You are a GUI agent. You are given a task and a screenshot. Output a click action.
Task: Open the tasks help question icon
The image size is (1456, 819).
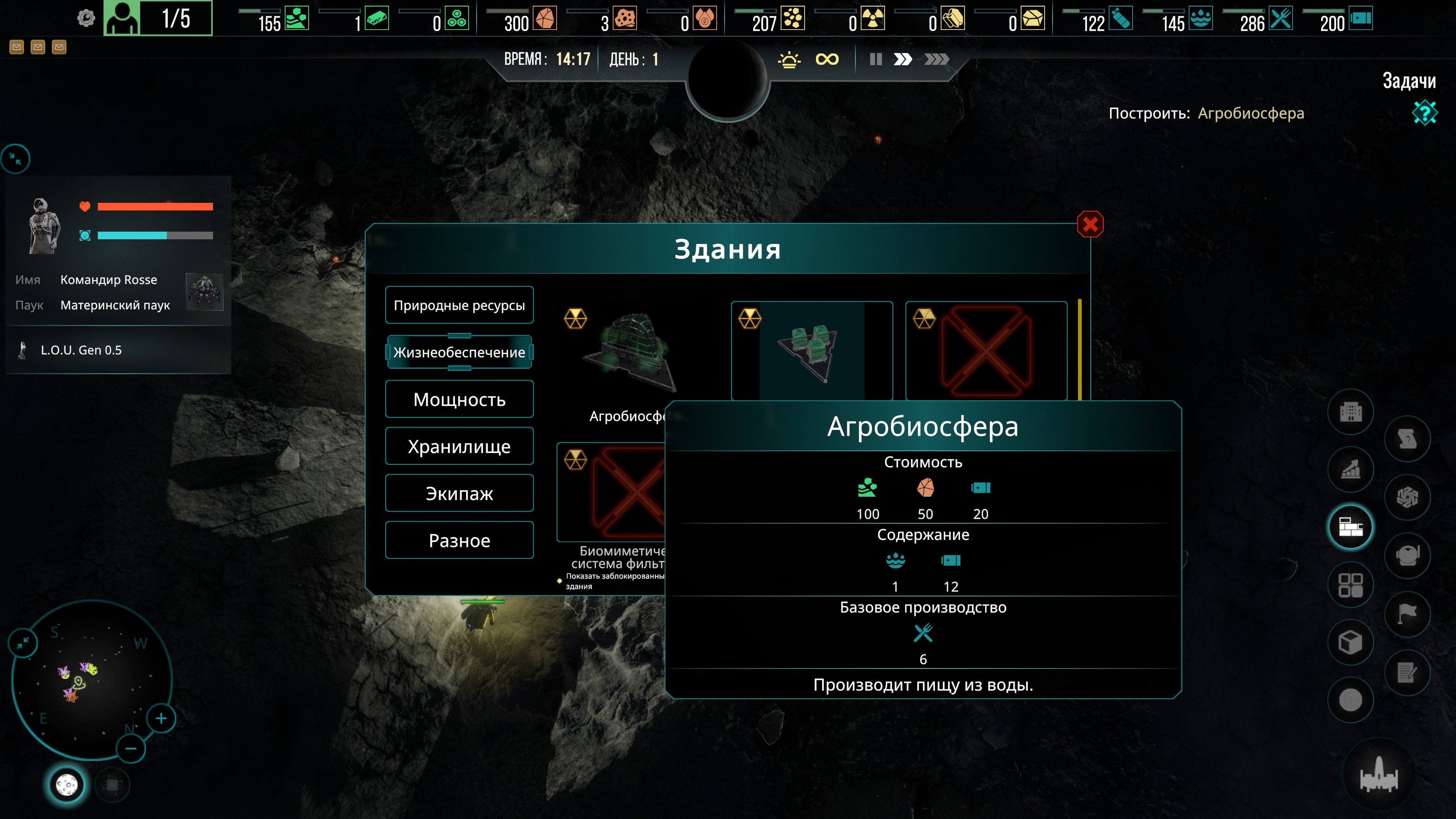tap(1425, 113)
